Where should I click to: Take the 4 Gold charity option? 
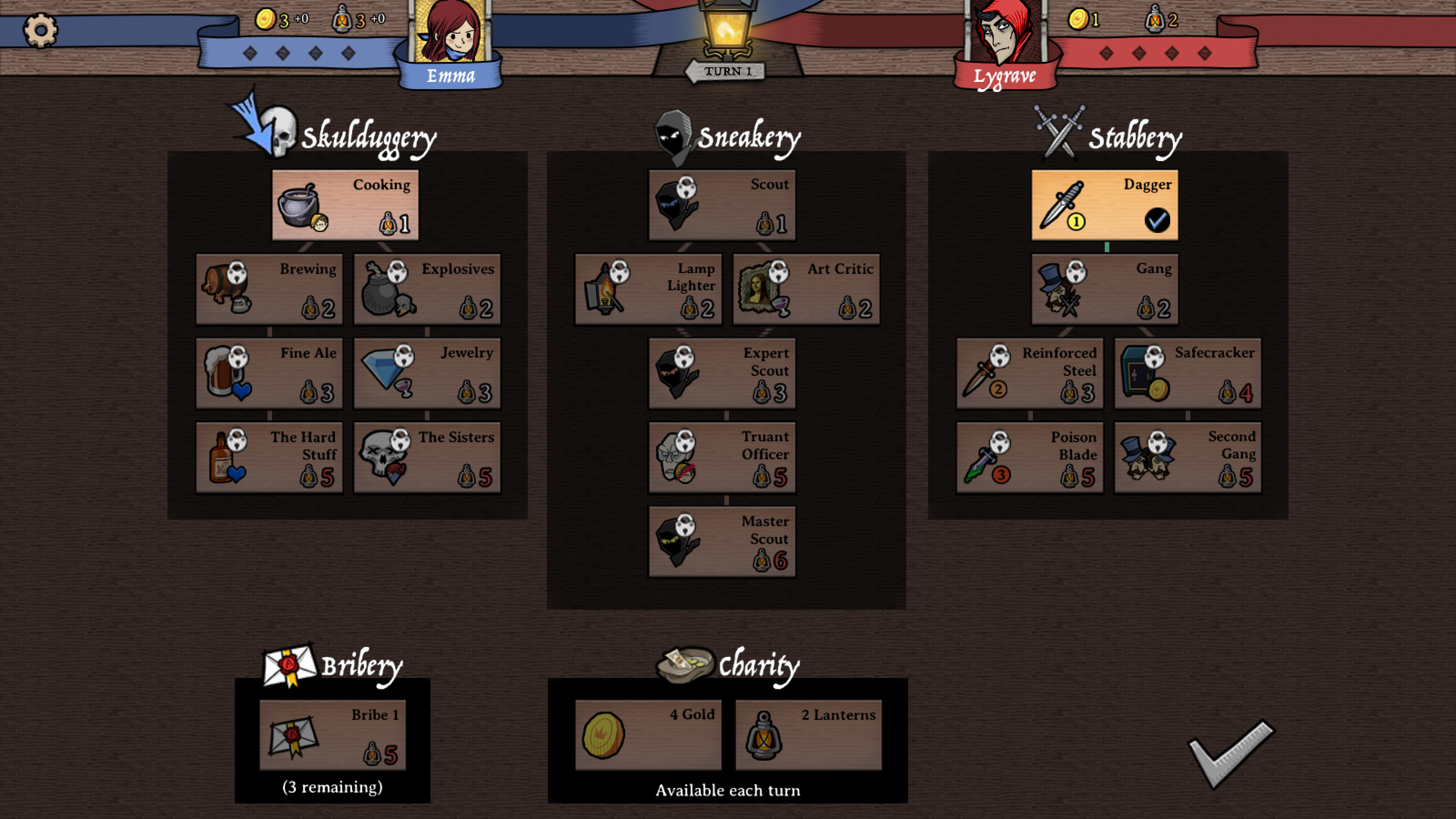point(648,735)
